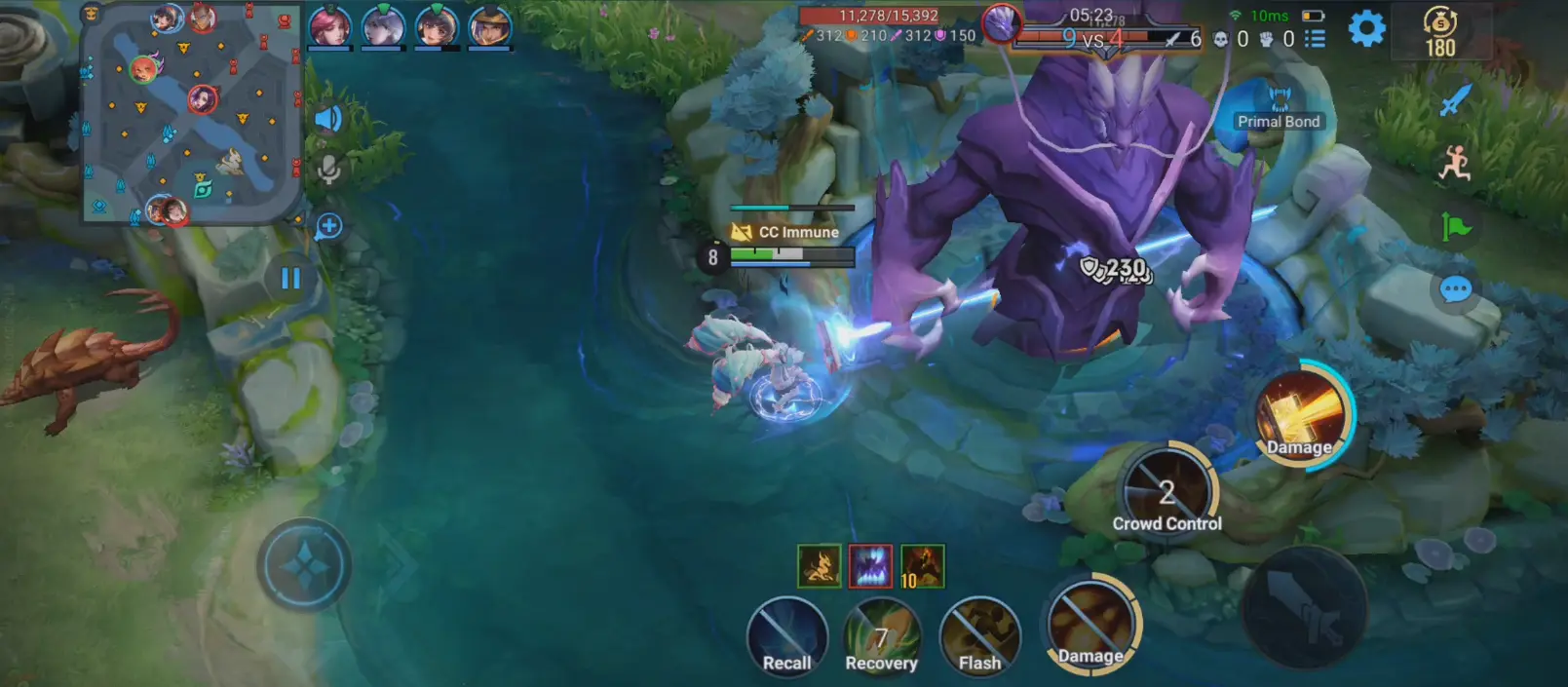Activate the Recovery spell
Image resolution: width=1568 pixels, height=687 pixels.
pyautogui.click(x=881, y=636)
